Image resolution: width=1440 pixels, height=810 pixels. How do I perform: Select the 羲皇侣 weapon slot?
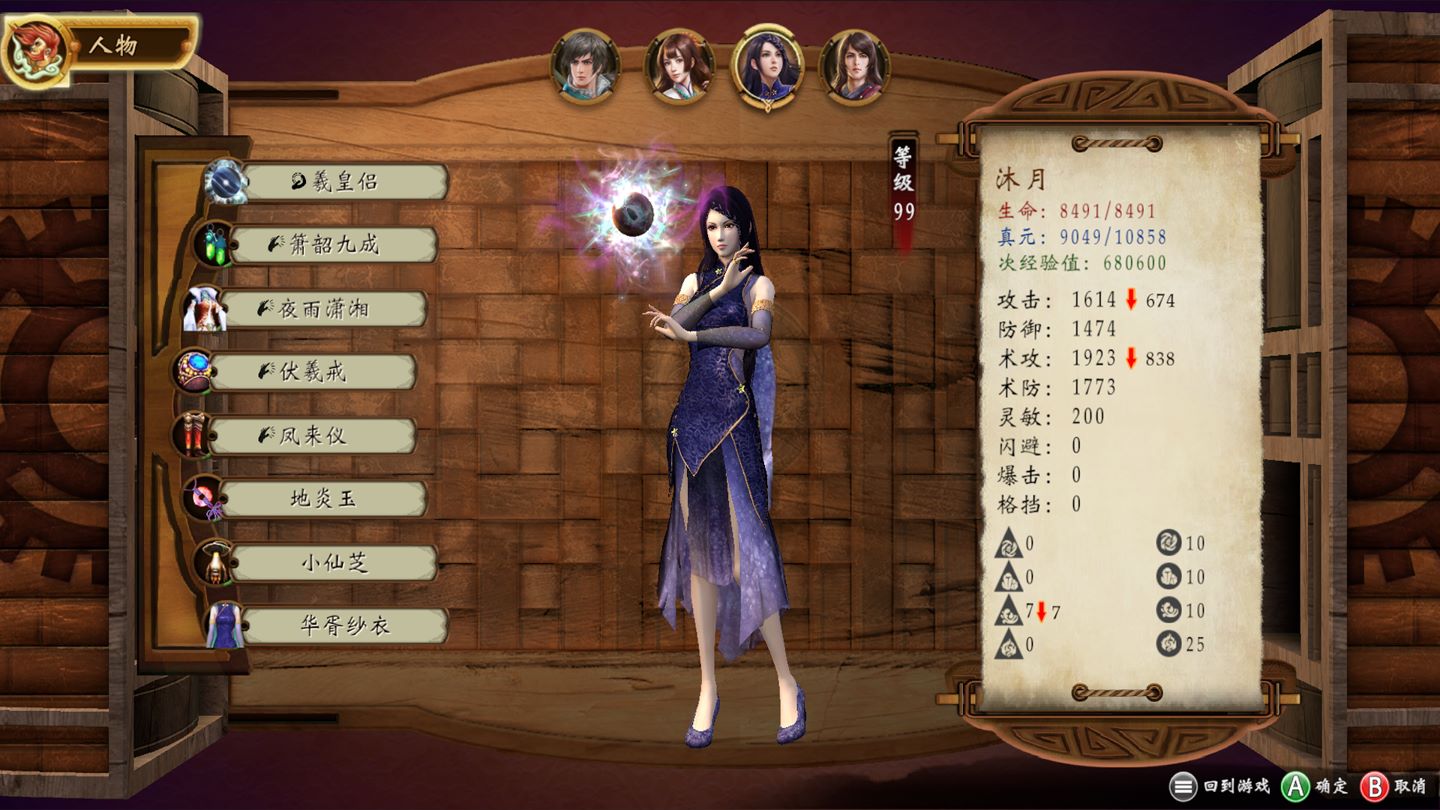(344, 182)
